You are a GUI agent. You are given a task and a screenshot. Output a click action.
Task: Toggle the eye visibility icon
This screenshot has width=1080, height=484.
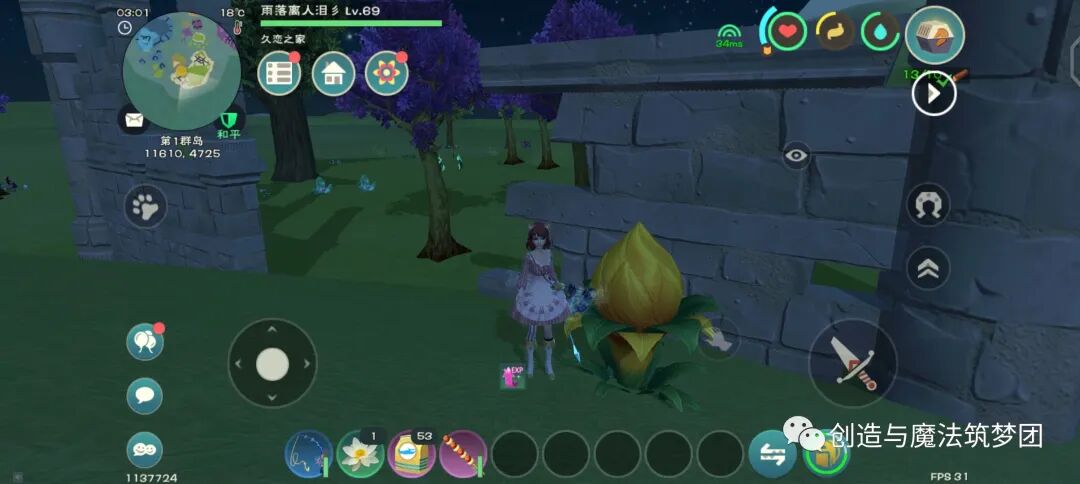pyautogui.click(x=796, y=155)
